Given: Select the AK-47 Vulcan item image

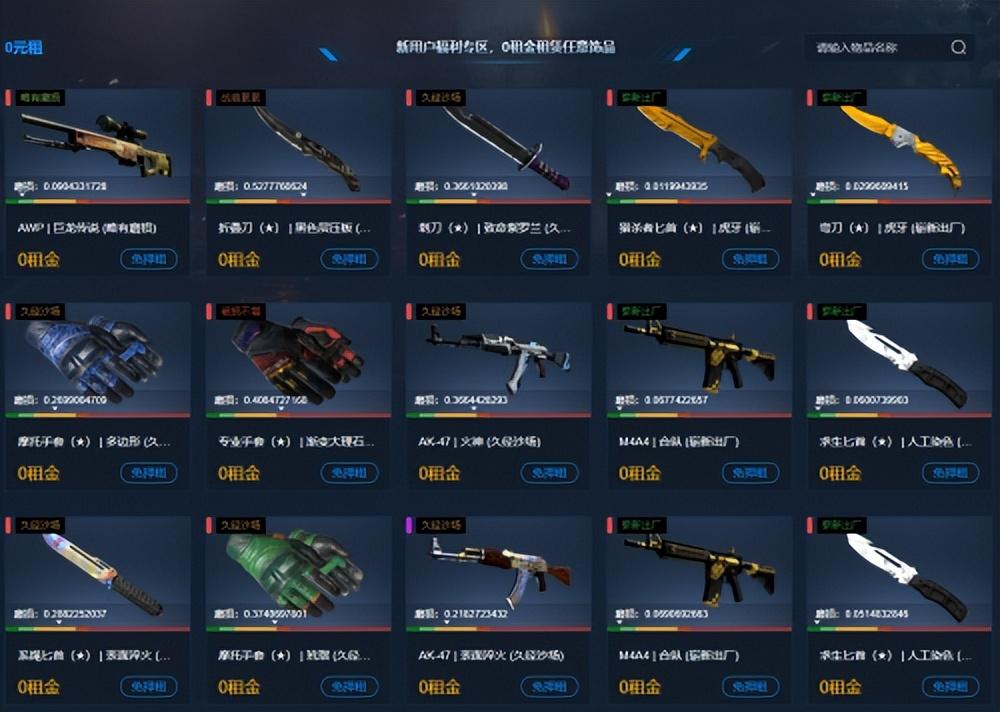Looking at the screenshot, I should pos(499,358).
